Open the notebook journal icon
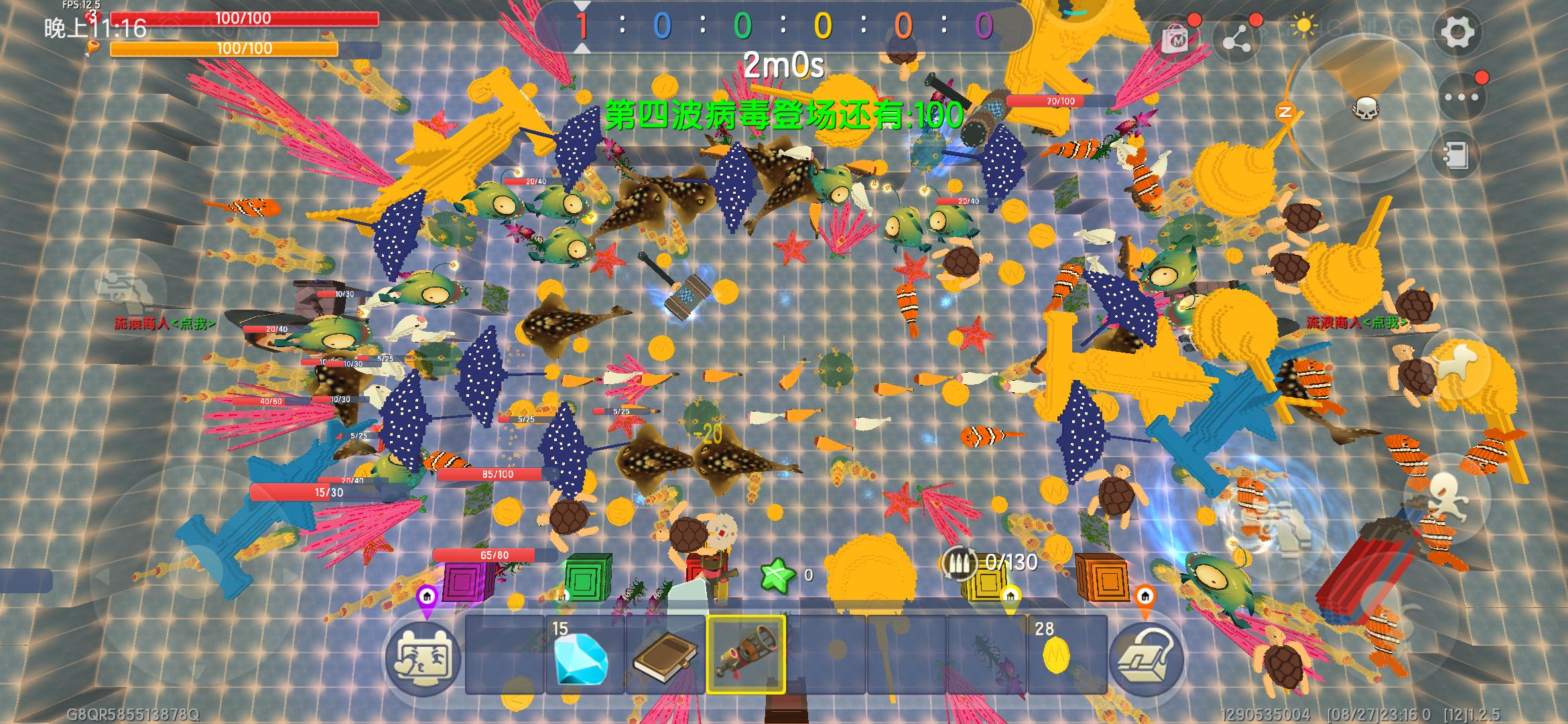The height and width of the screenshot is (724, 1568). point(1455,155)
